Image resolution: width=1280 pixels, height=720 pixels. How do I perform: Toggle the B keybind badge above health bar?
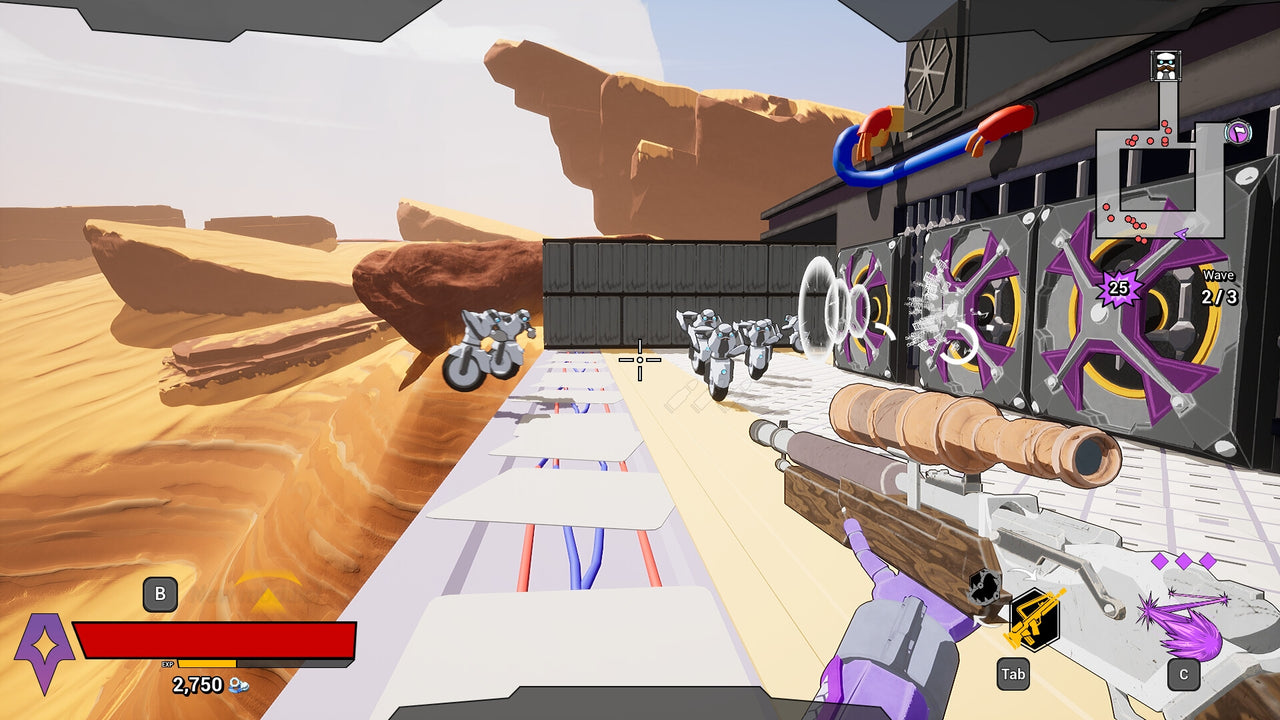pyautogui.click(x=160, y=594)
